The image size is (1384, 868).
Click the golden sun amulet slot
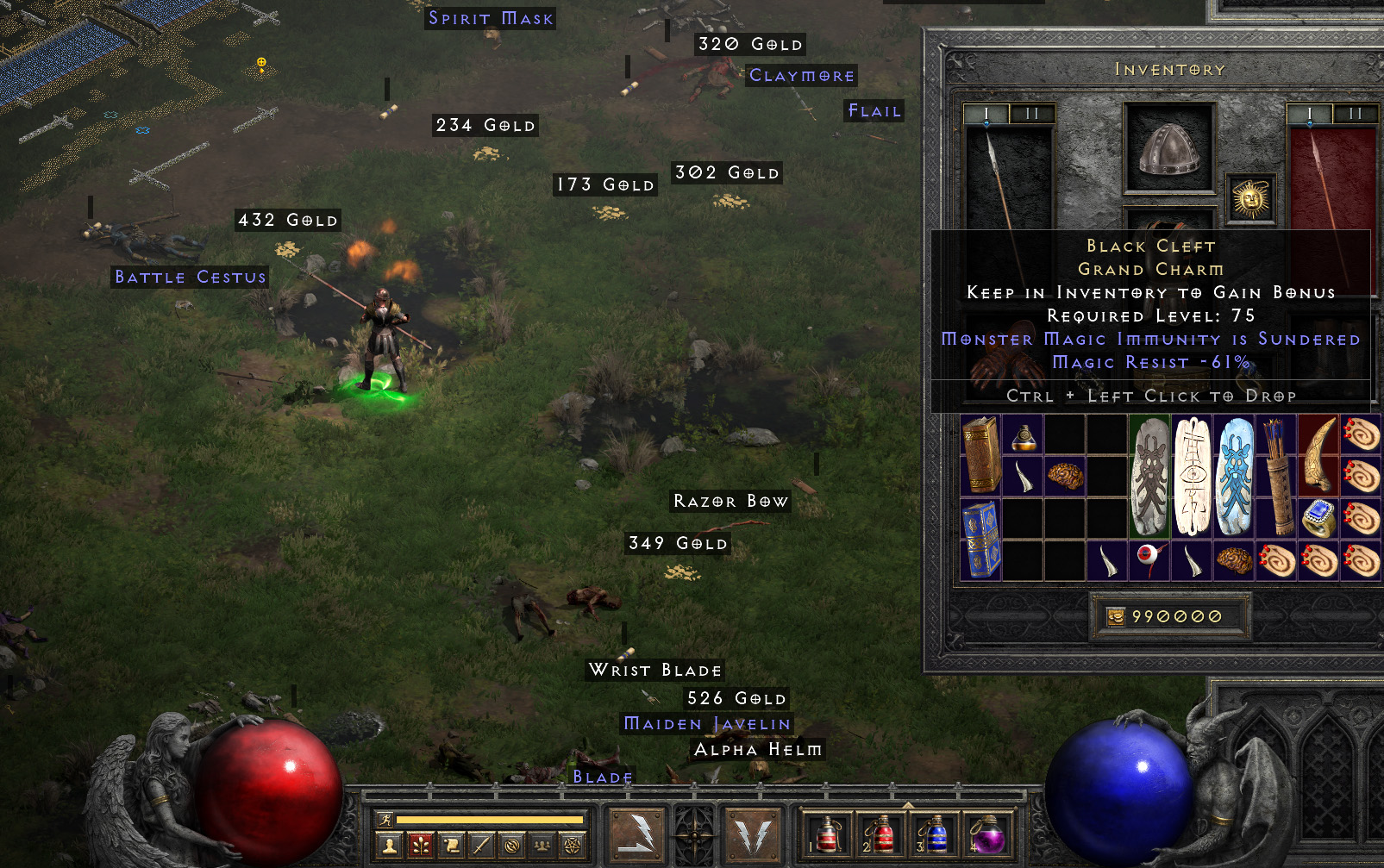point(1250,199)
